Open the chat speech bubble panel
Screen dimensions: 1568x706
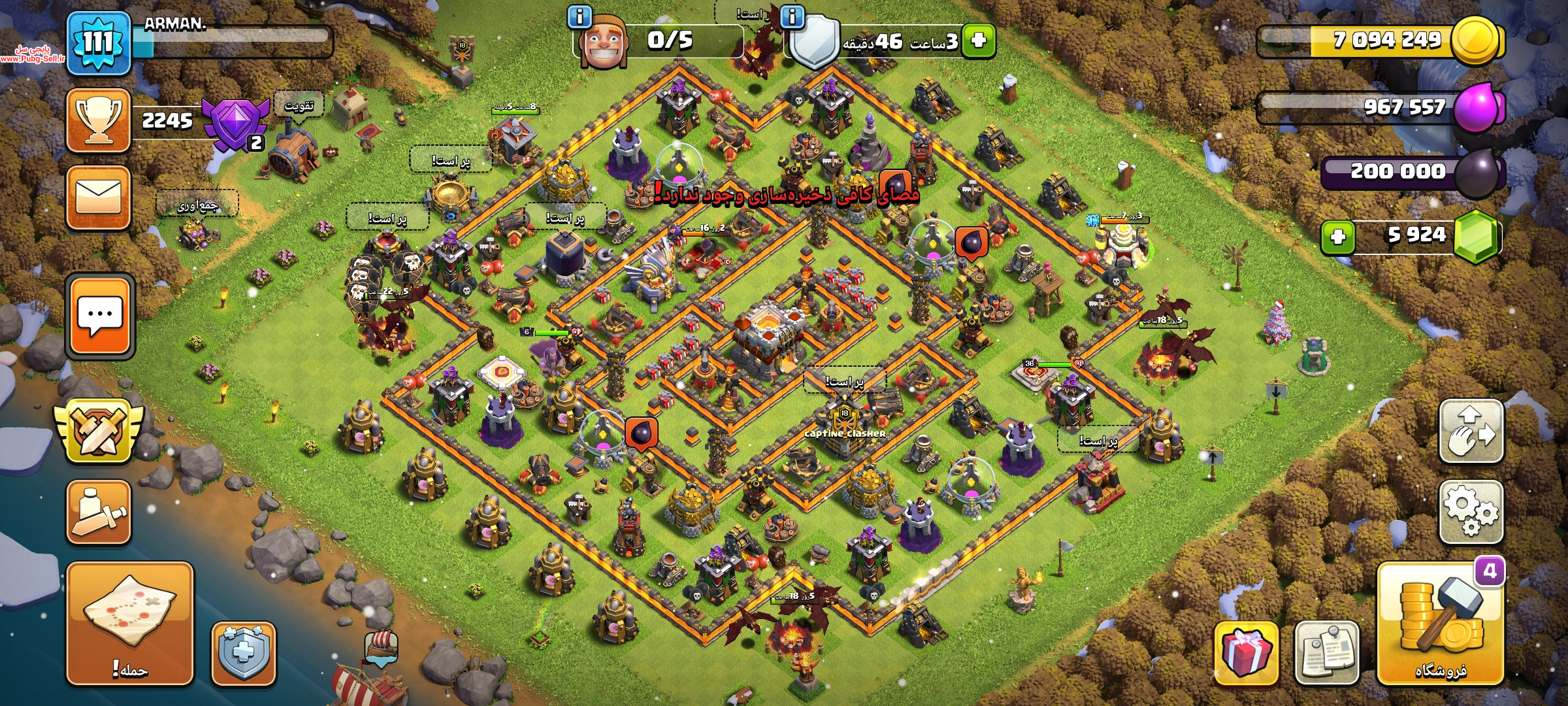click(x=100, y=316)
